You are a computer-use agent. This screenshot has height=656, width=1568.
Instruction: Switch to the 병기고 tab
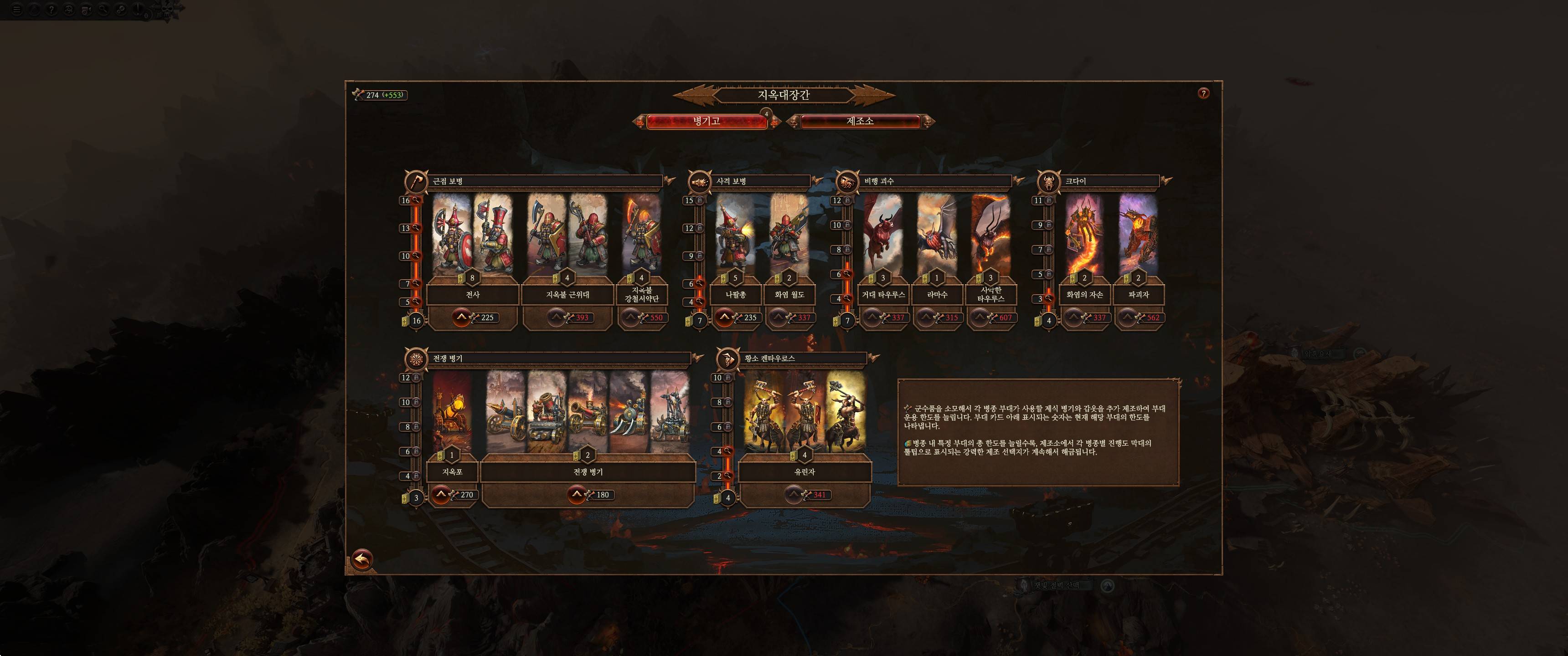tap(706, 122)
